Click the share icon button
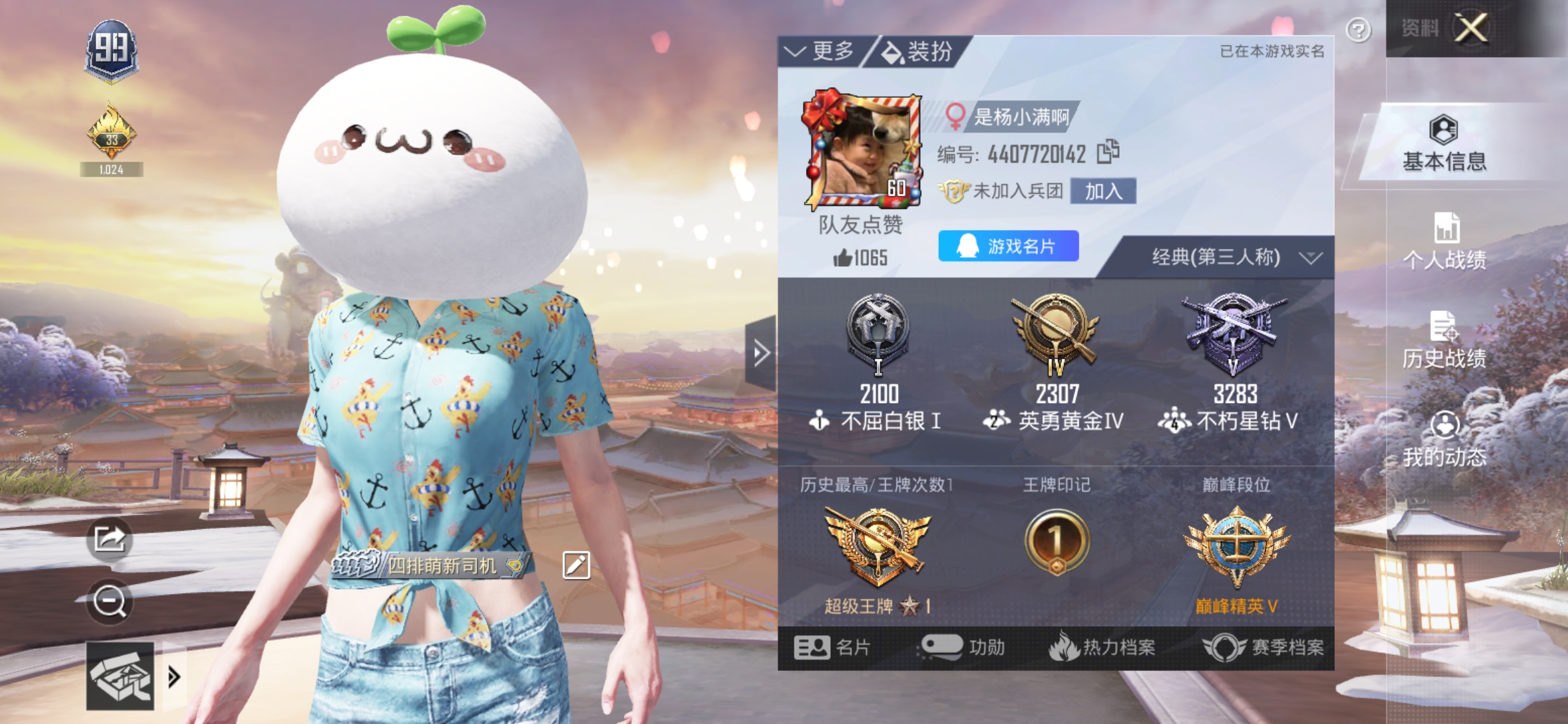This screenshot has width=1568, height=724. 110,538
